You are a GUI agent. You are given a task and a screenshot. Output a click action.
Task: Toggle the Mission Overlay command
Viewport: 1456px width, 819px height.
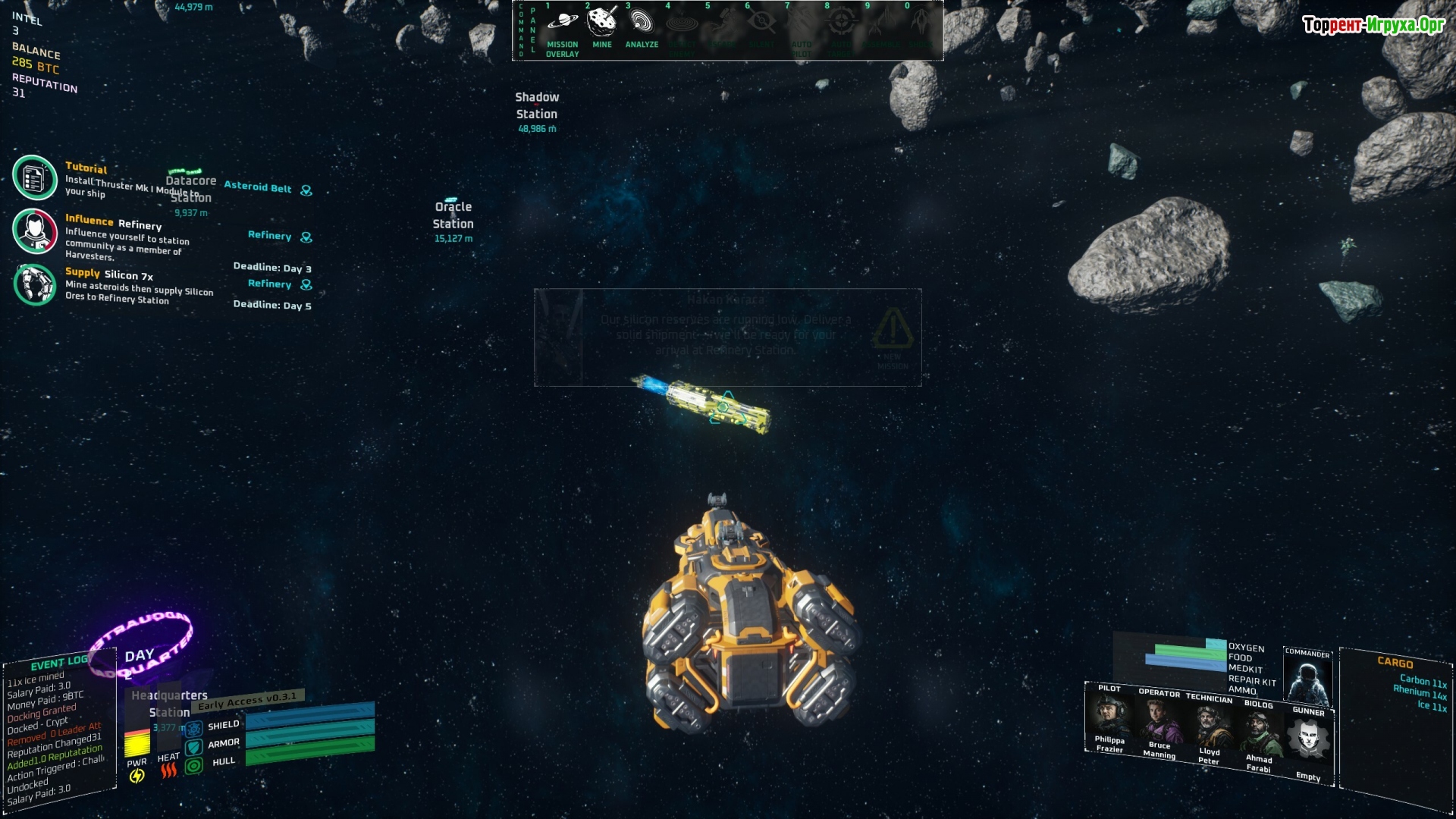(562, 30)
